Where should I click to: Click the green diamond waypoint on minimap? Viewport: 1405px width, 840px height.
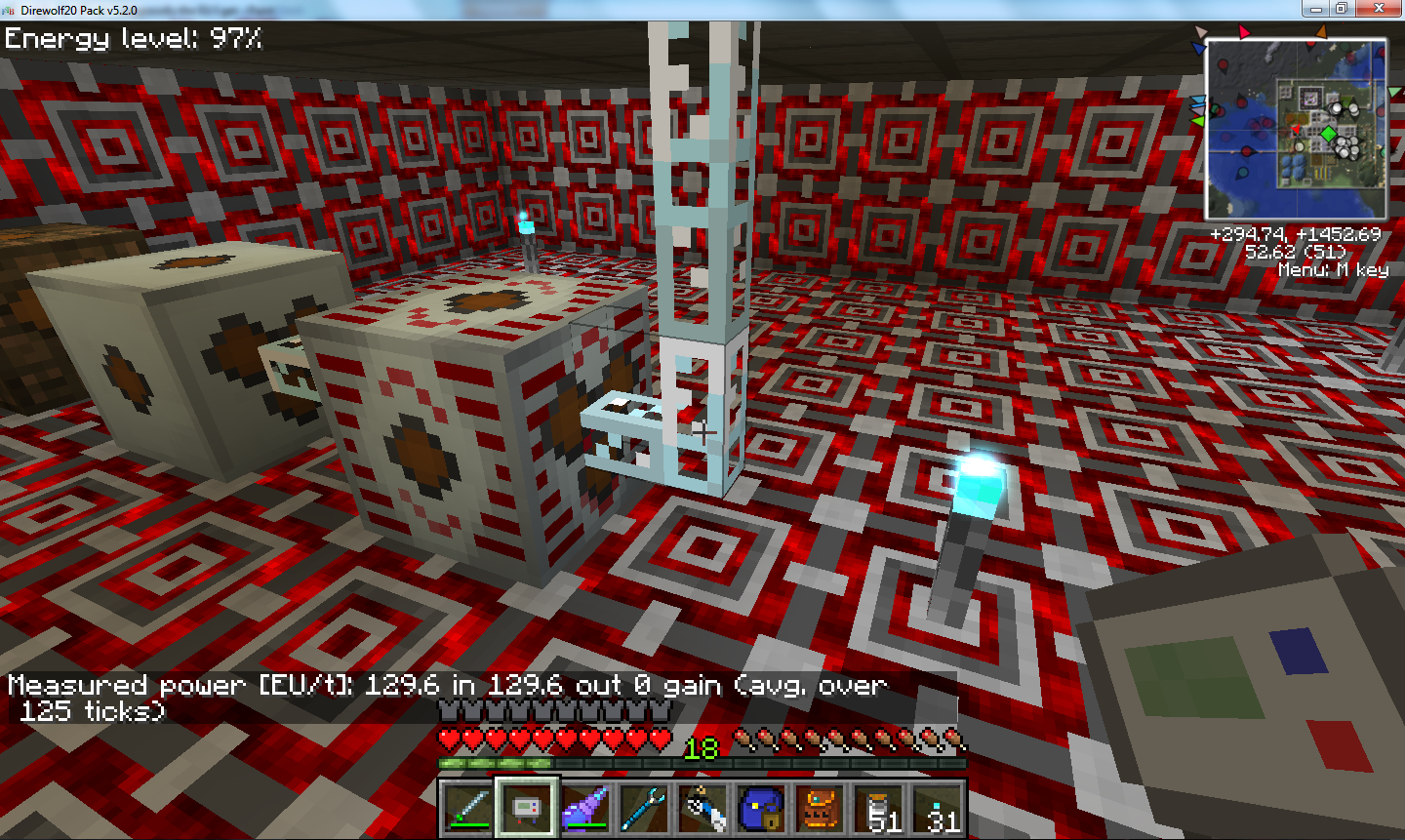(x=1328, y=133)
